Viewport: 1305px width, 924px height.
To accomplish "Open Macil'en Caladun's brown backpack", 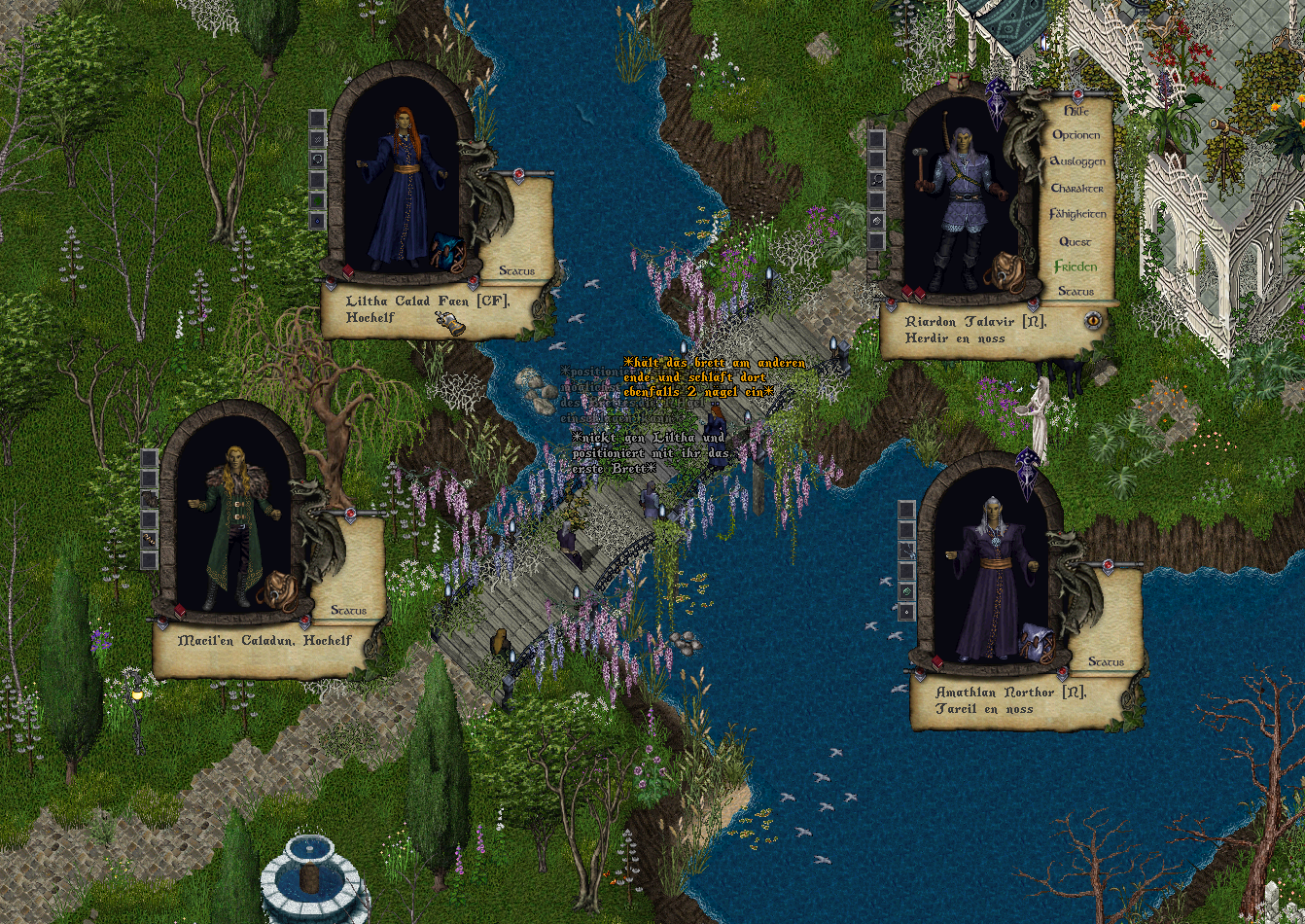I will click(275, 588).
